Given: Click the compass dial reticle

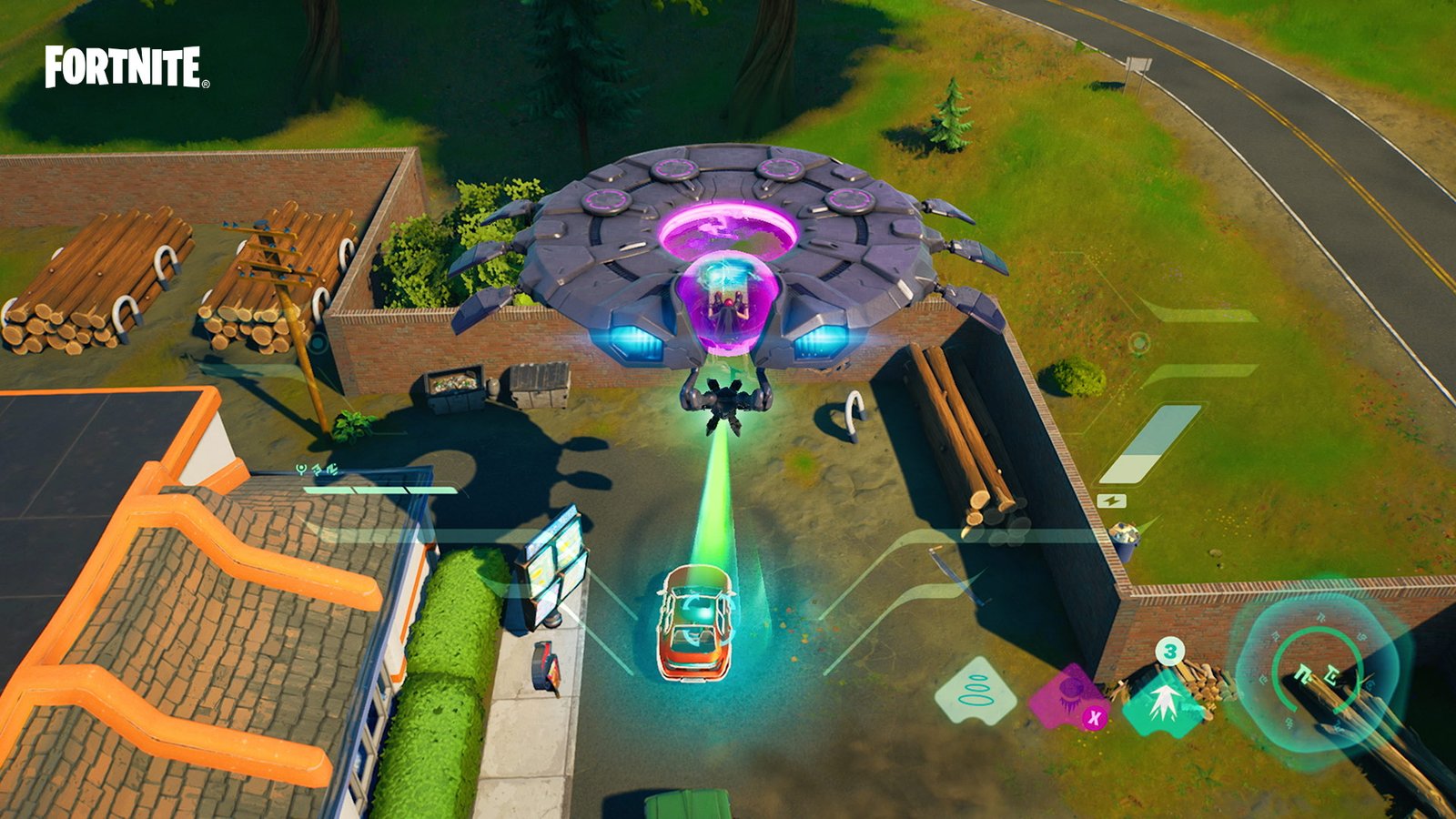Looking at the screenshot, I should (x=1316, y=664).
